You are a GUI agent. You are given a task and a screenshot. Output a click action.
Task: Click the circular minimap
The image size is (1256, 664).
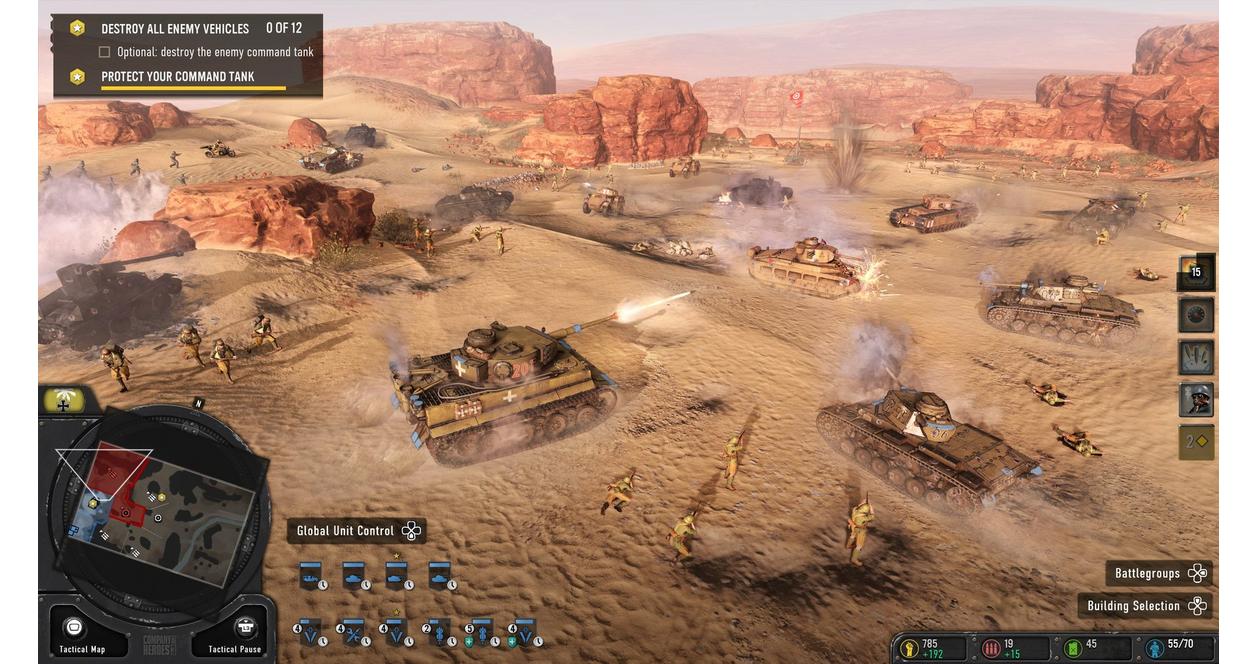[x=157, y=512]
